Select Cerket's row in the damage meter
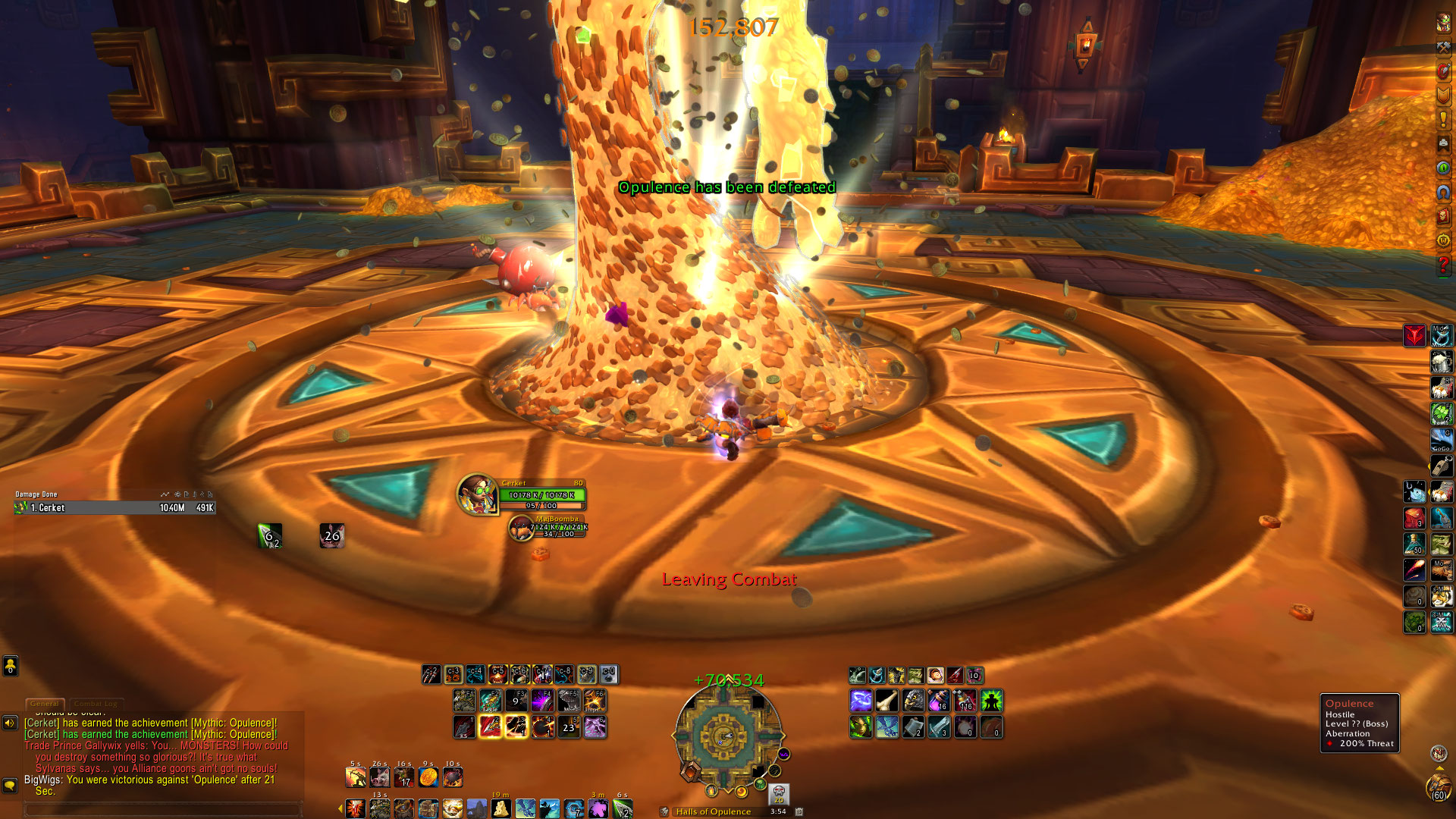Image resolution: width=1456 pixels, height=819 pixels. click(x=114, y=508)
